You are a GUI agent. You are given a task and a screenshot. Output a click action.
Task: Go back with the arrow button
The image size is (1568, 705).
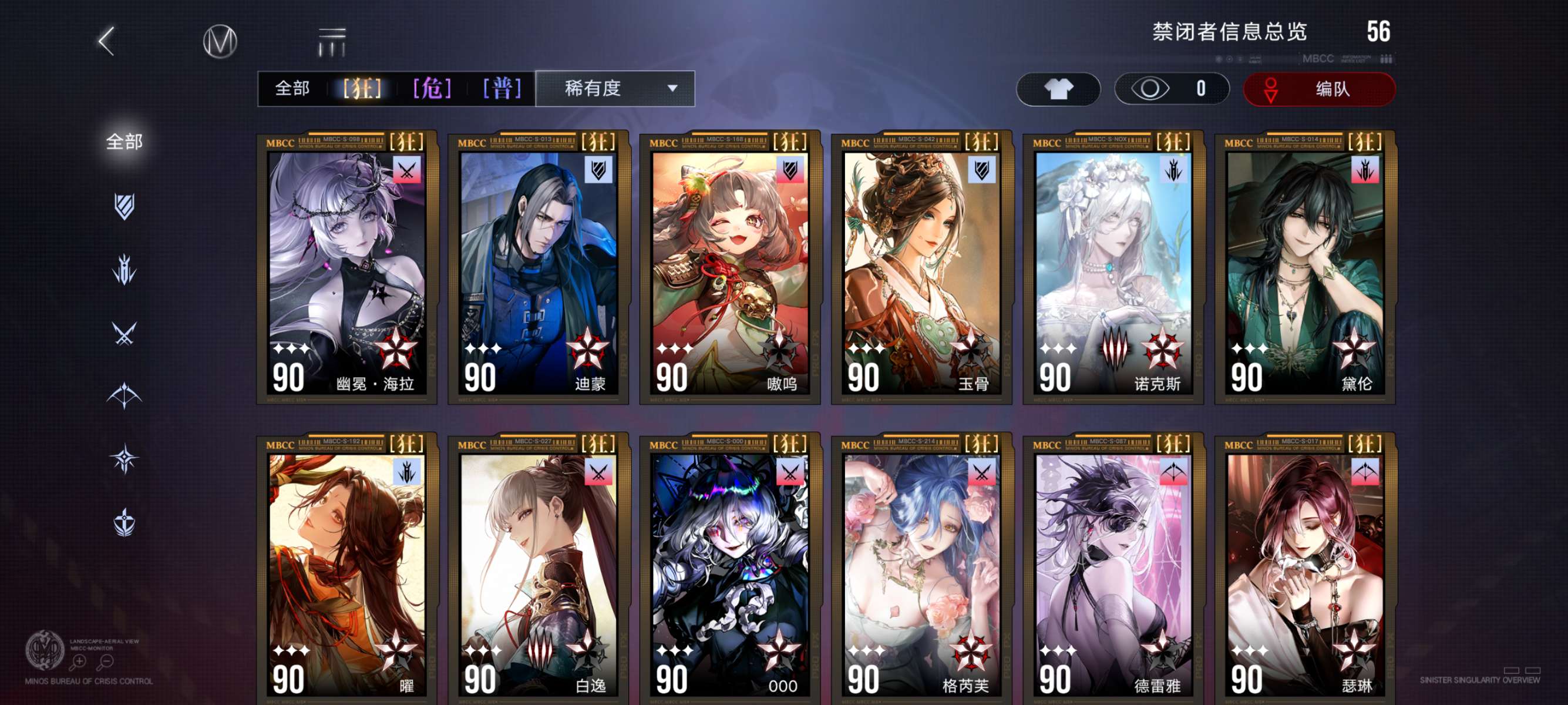point(106,41)
